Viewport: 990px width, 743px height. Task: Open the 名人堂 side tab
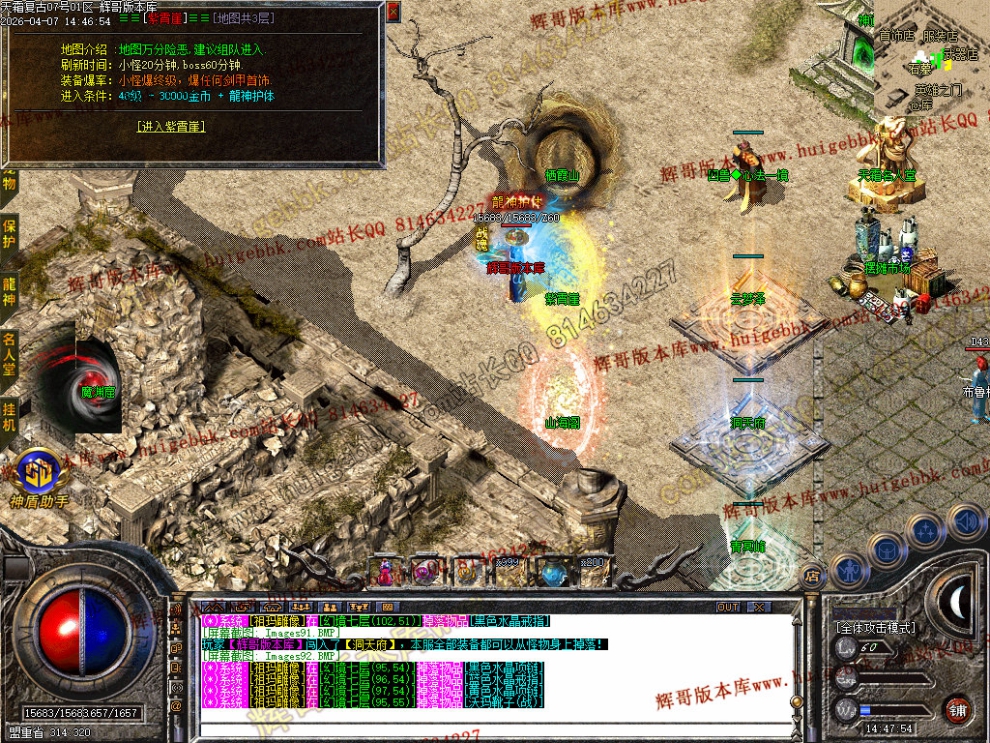tap(9, 355)
